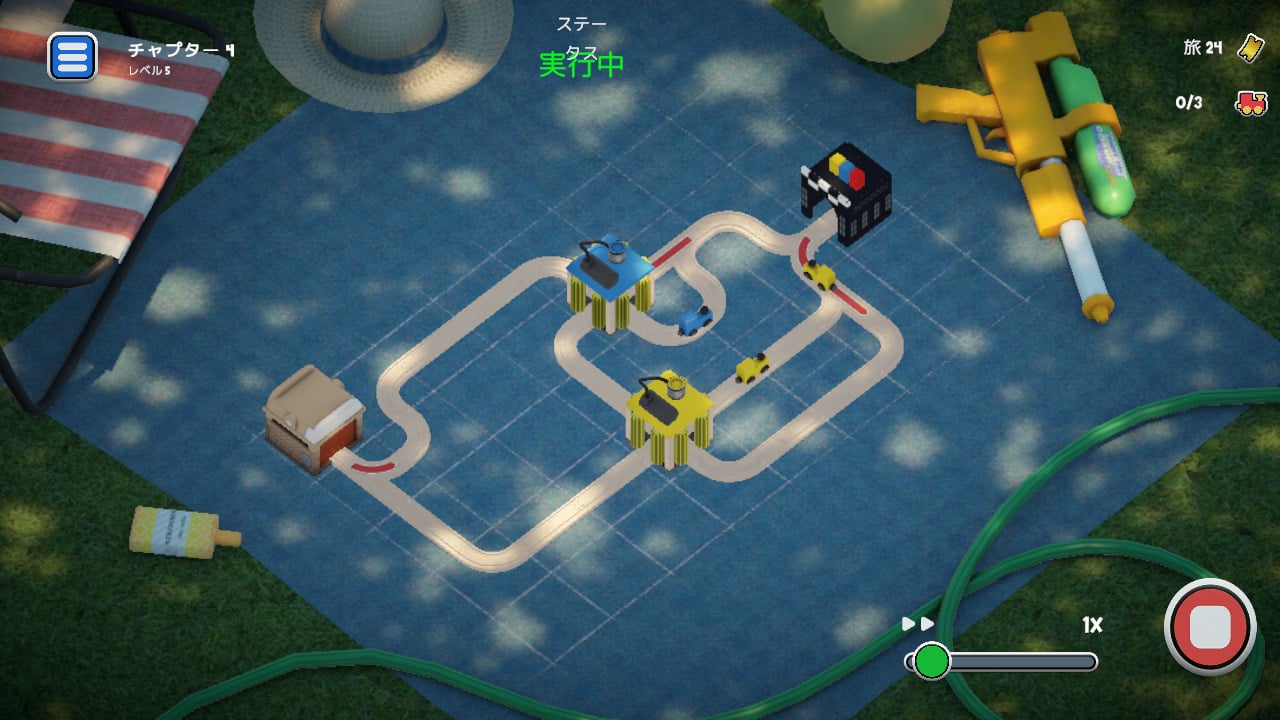This screenshot has height=720, width=1280.
Task: Select the yellow car on the lower loop
Action: click(752, 370)
